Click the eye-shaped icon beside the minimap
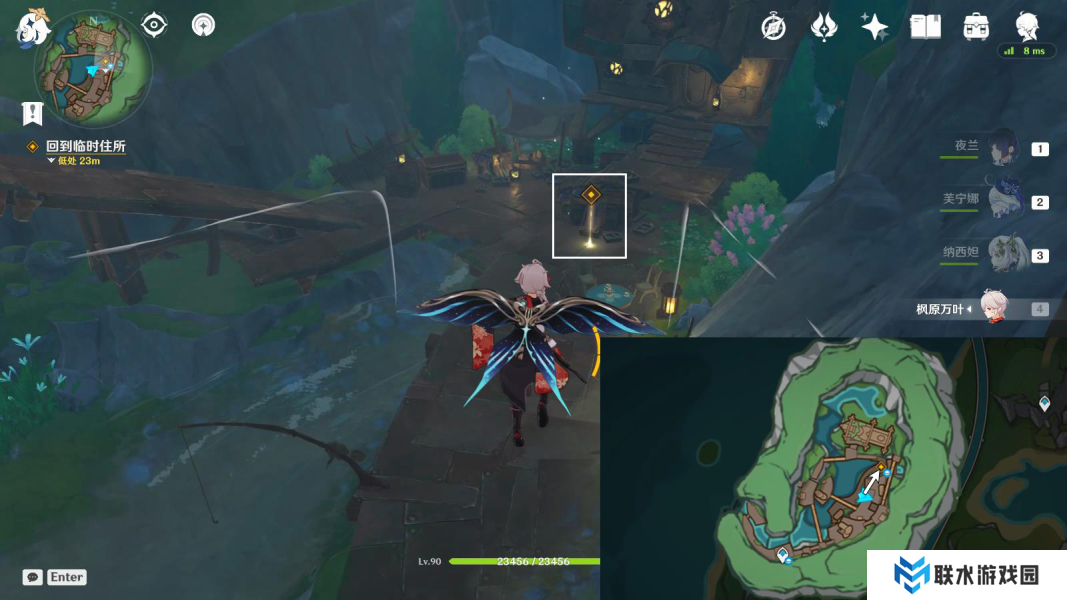 154,25
